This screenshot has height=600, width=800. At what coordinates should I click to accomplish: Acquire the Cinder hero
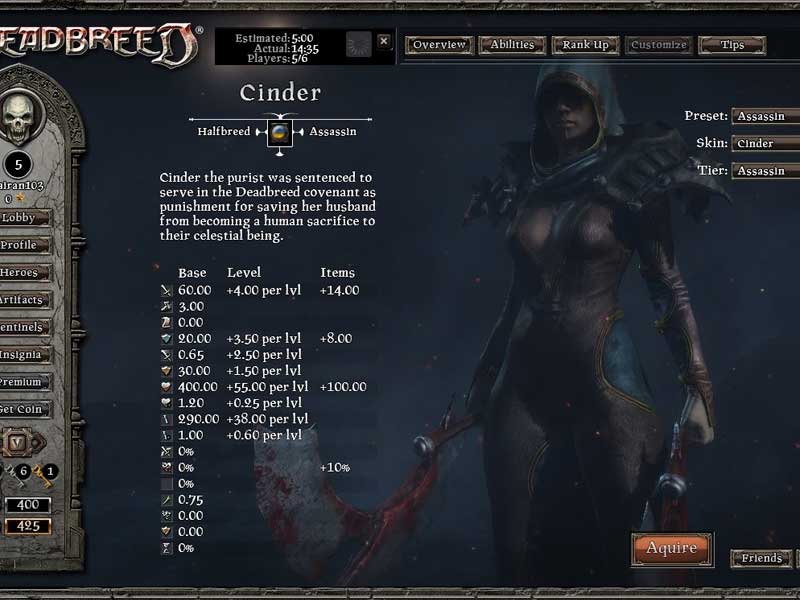click(x=671, y=548)
